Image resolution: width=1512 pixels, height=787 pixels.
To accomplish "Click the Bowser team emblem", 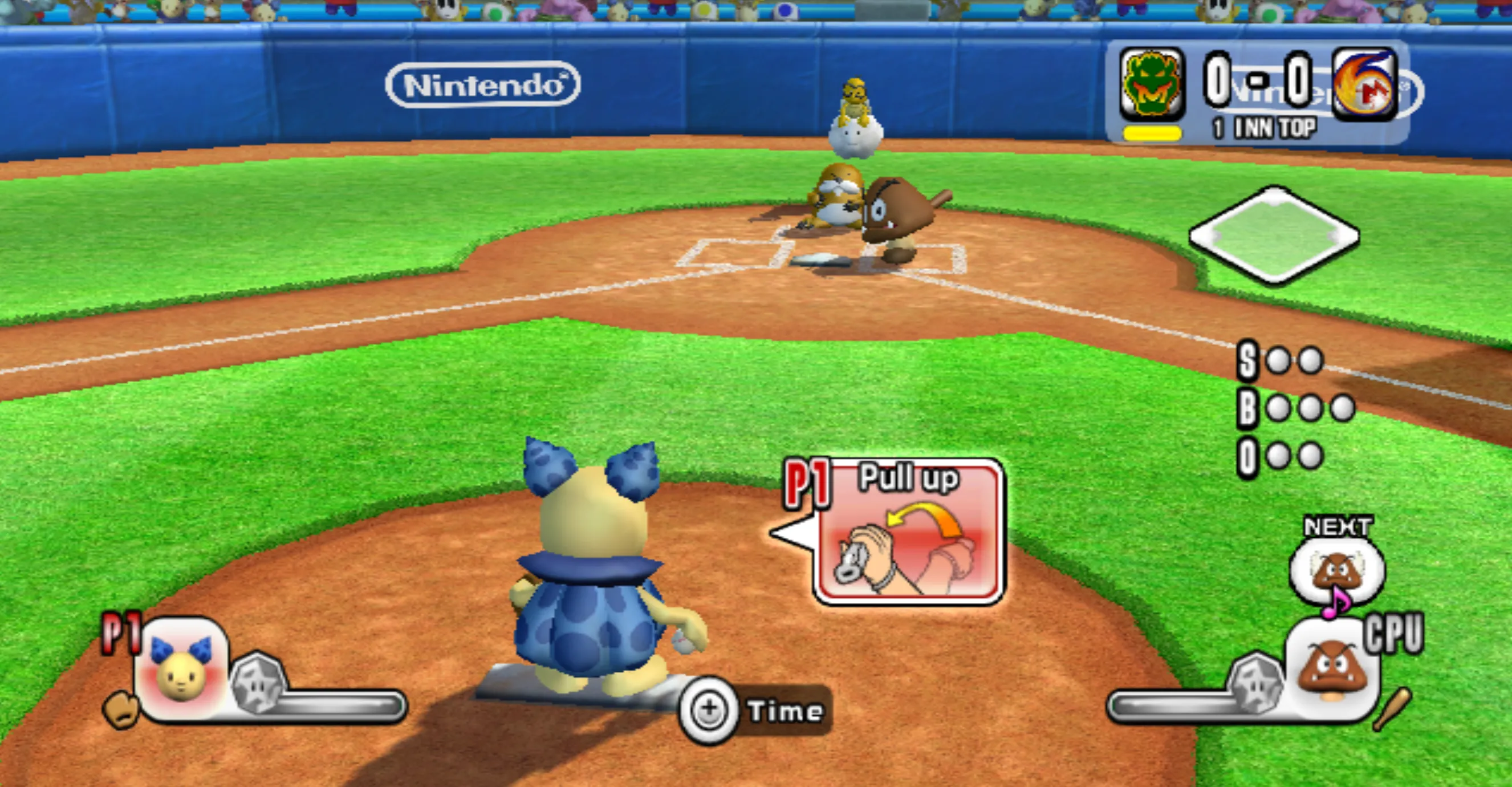I will pos(1152,84).
